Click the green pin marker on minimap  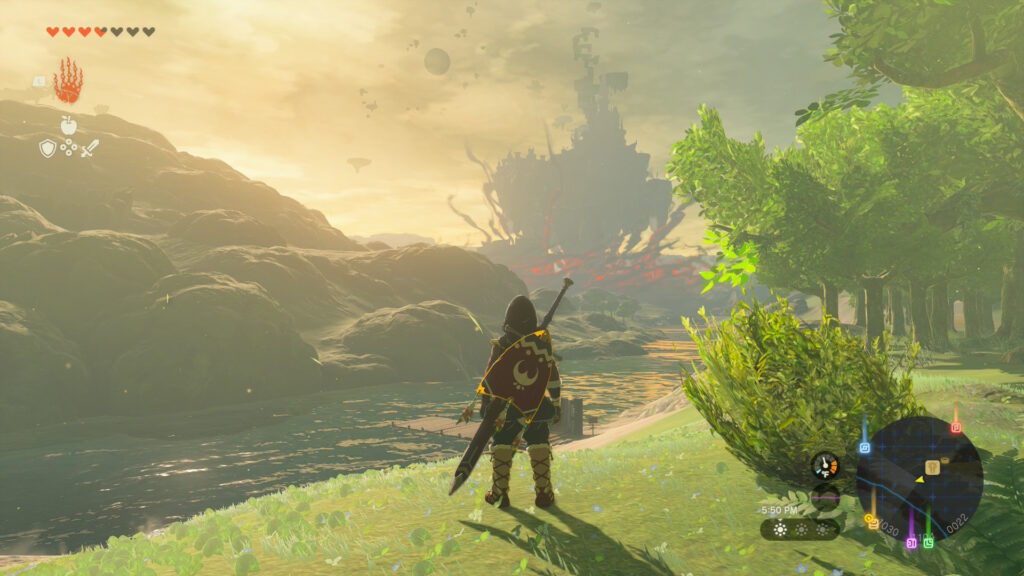pyautogui.click(x=928, y=542)
